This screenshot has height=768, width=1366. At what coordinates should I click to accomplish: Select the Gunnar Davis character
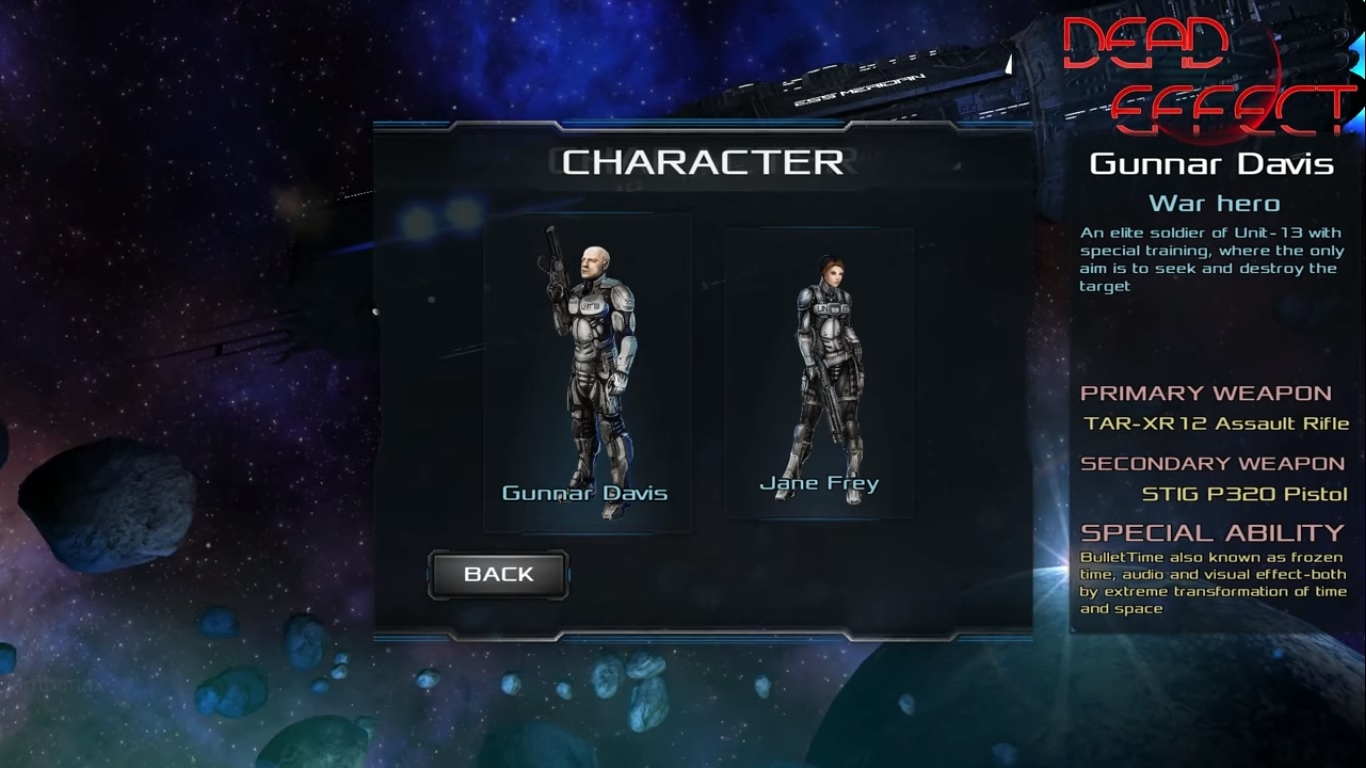pyautogui.click(x=587, y=370)
